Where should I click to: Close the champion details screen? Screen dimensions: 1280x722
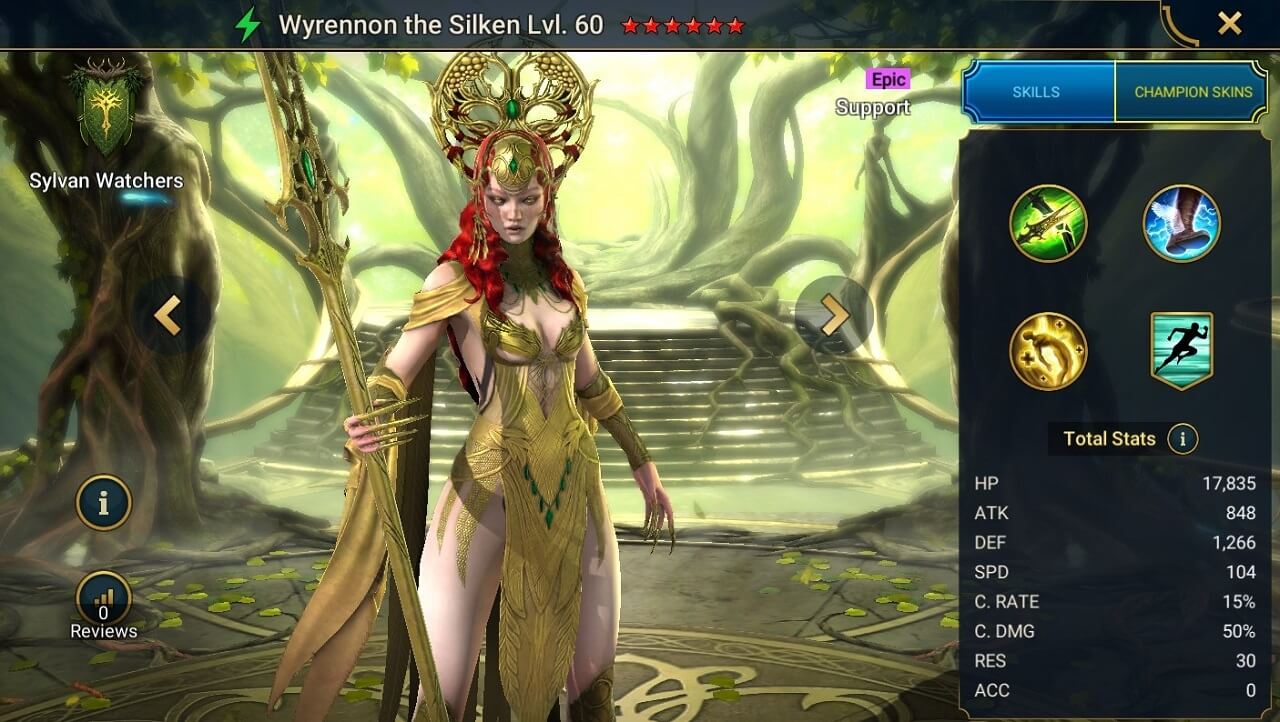1229,24
